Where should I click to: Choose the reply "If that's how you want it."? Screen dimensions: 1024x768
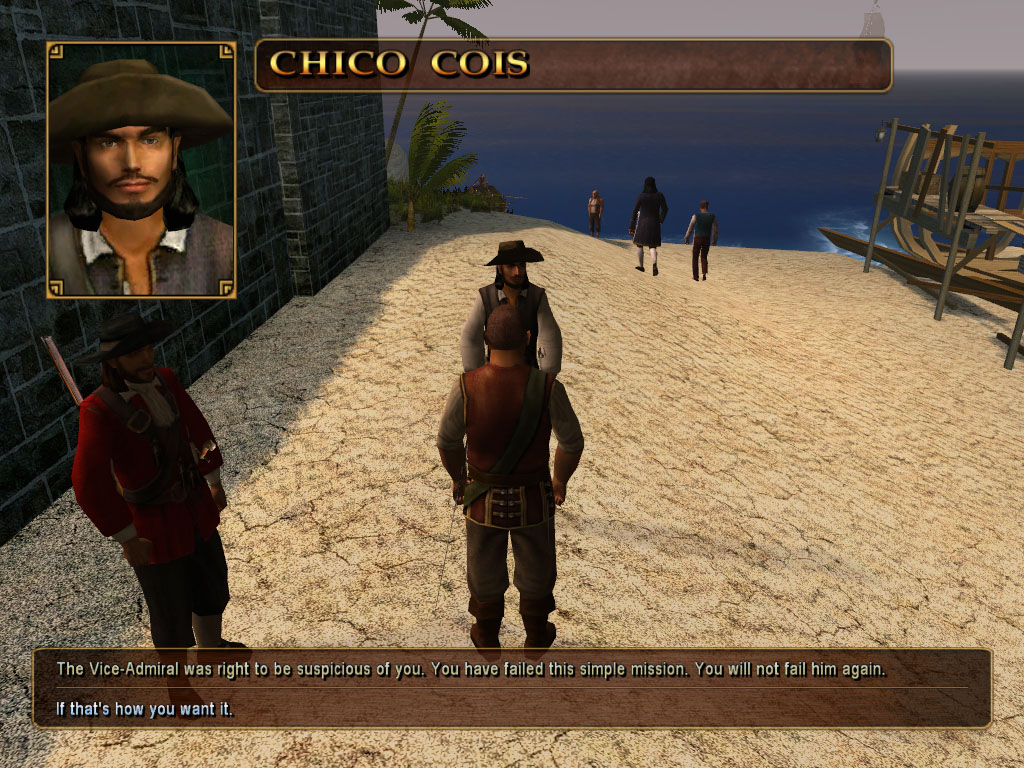coord(138,710)
